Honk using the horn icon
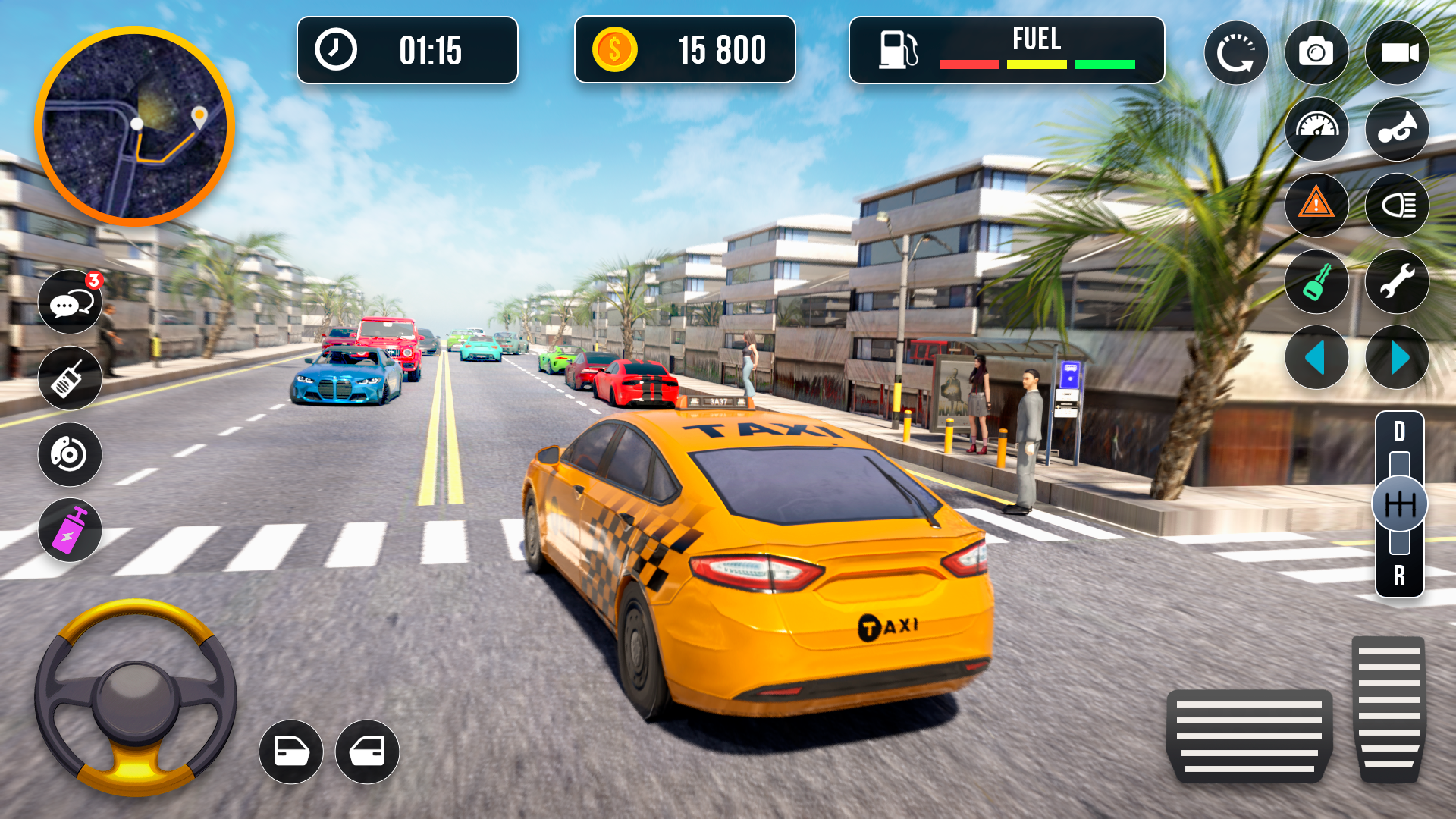 [x=1398, y=129]
